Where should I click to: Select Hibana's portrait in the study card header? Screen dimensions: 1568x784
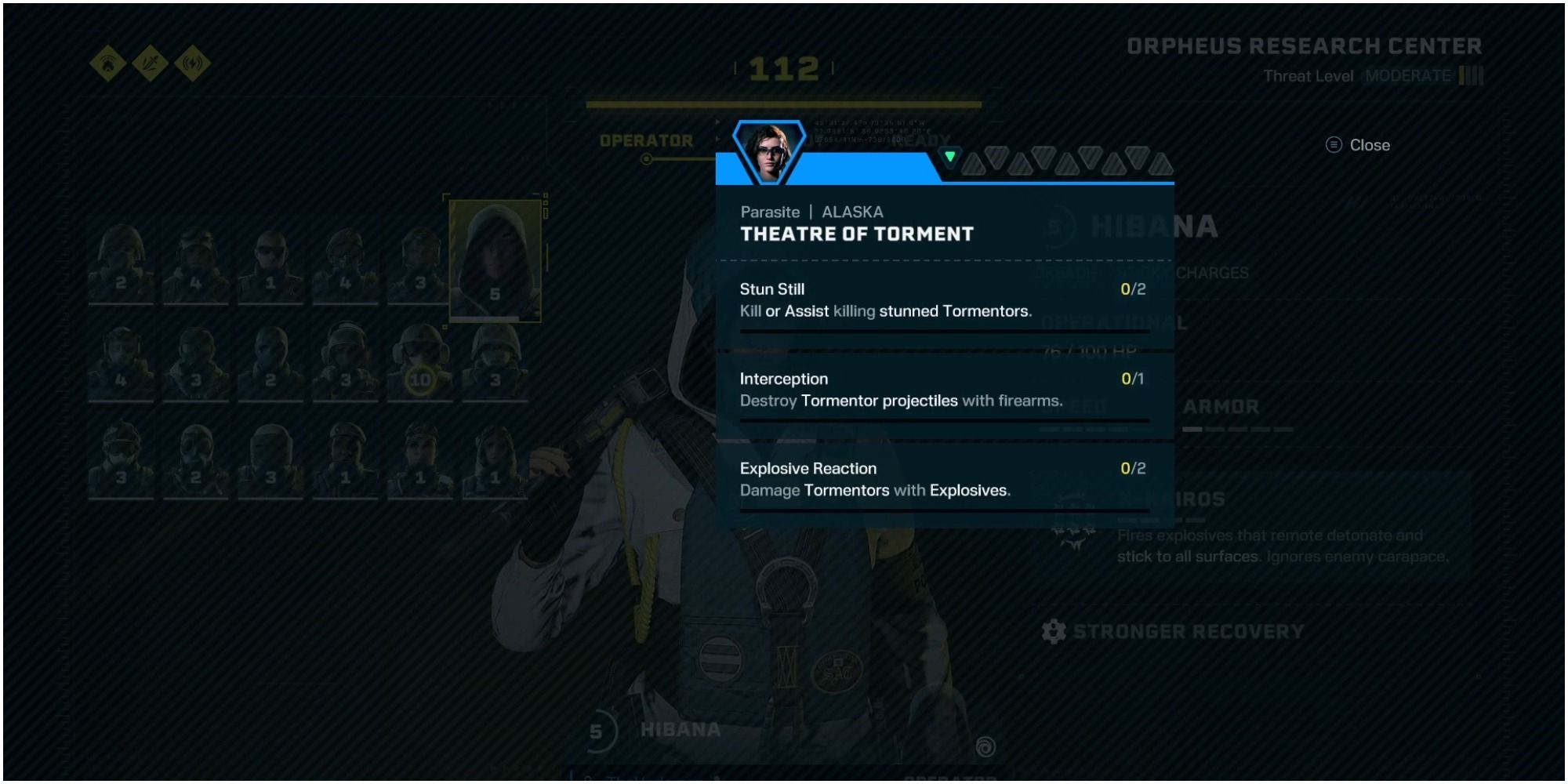(x=768, y=149)
